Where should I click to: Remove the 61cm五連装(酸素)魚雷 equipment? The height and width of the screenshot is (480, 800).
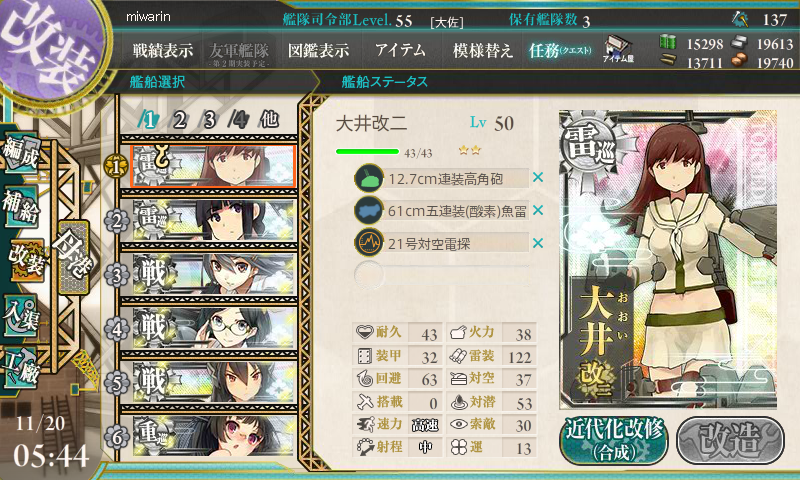538,210
